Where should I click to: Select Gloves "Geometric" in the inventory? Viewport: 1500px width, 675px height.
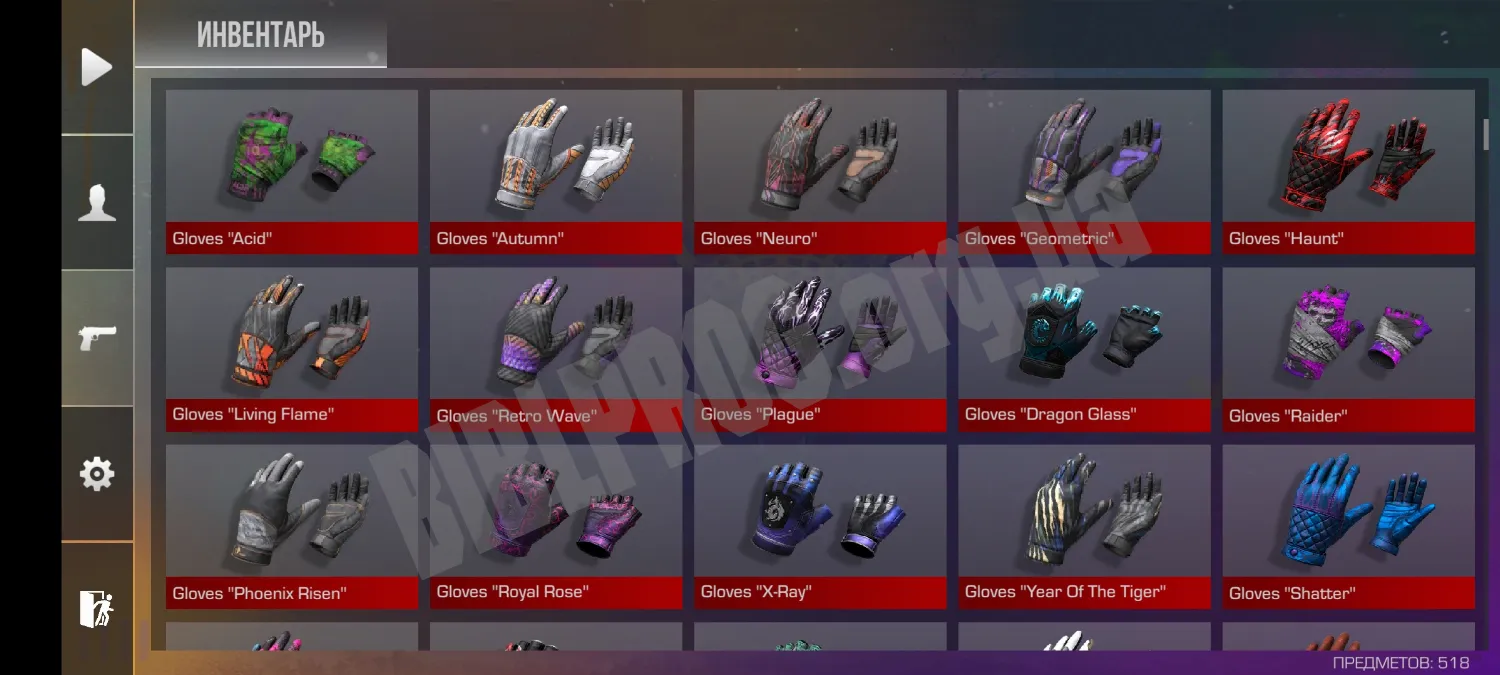(x=1084, y=171)
